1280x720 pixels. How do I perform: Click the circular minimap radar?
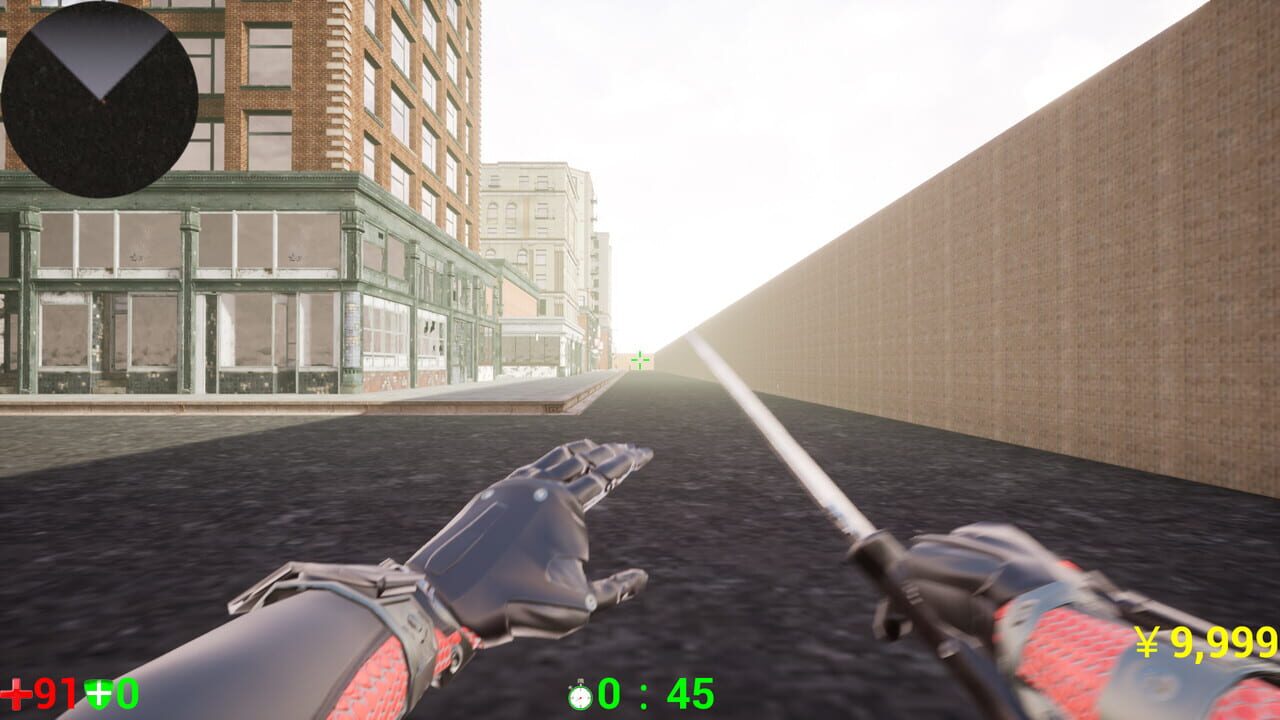pos(100,100)
